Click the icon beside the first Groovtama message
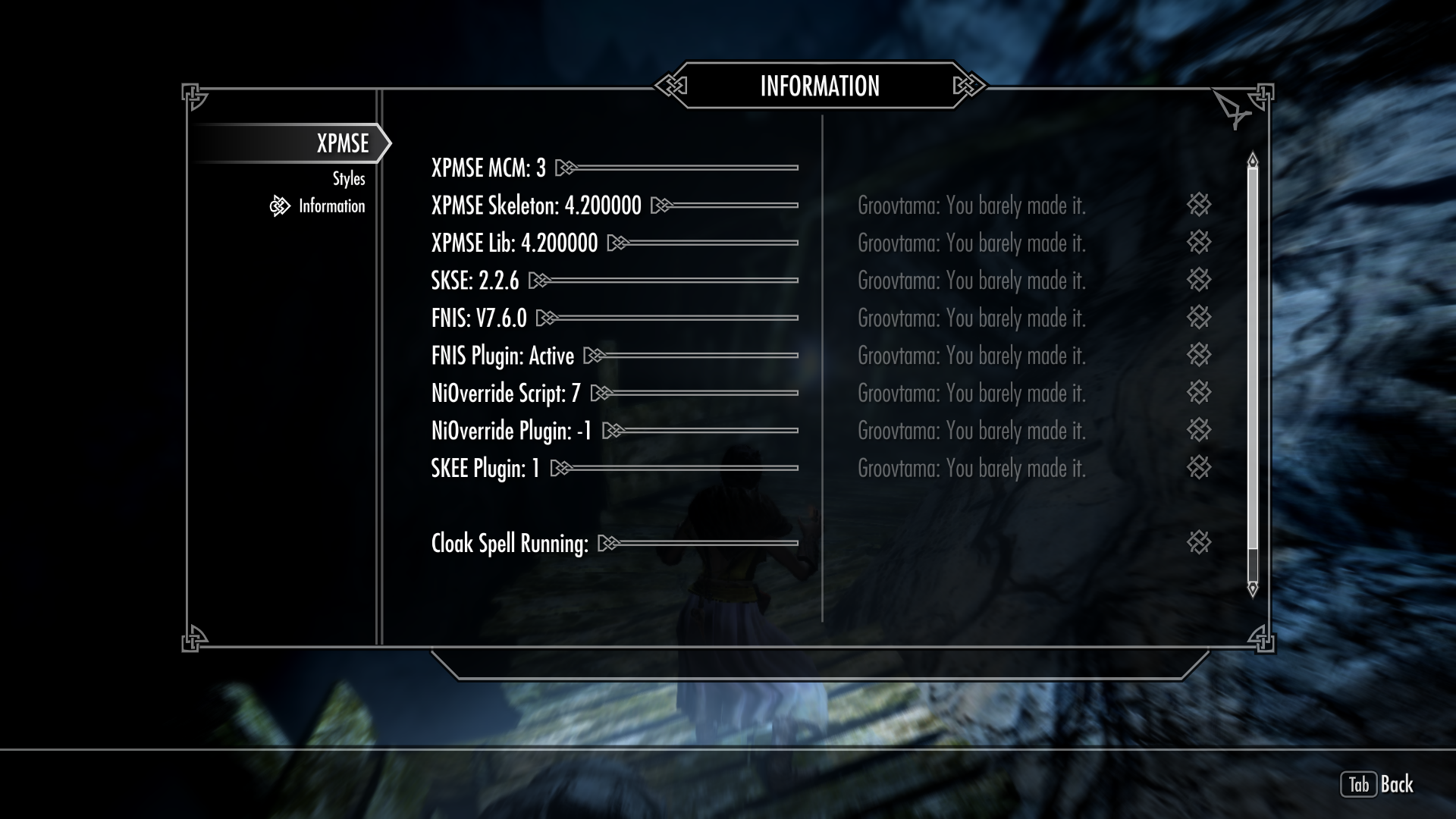The width and height of the screenshot is (1456, 819). click(x=1200, y=206)
